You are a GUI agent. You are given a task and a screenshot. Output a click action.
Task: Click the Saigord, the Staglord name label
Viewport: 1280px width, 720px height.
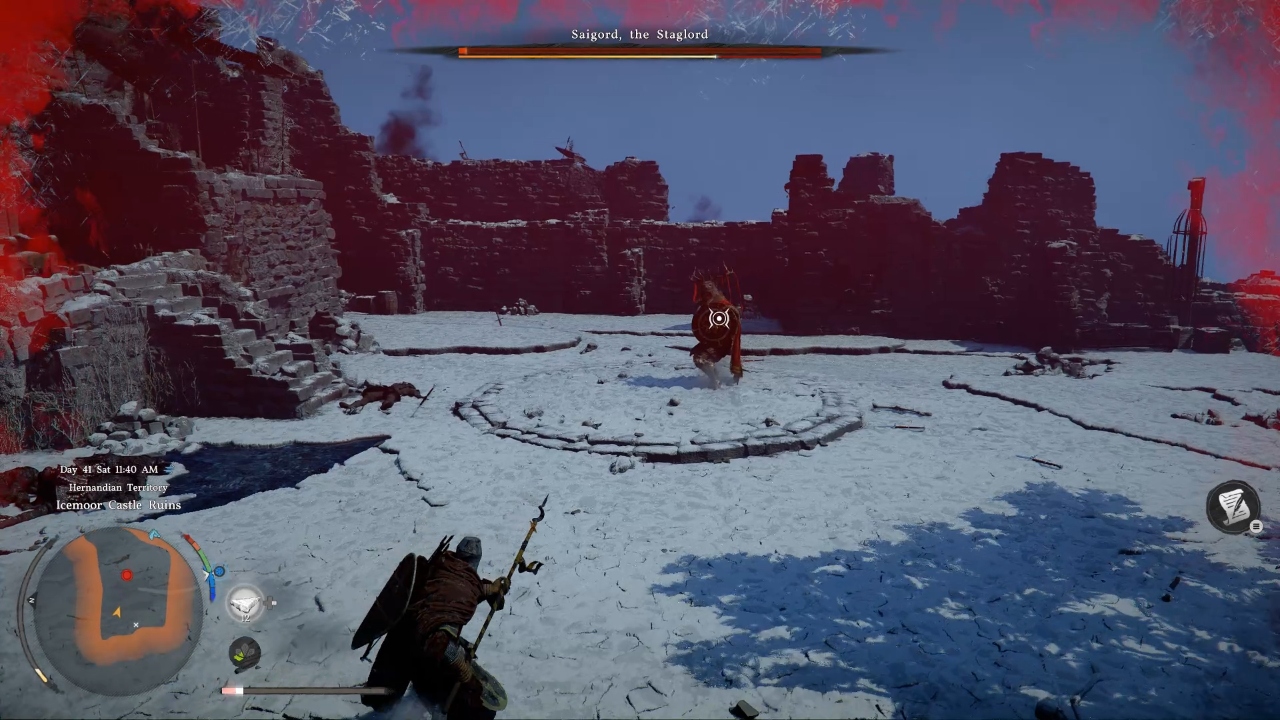tap(639, 34)
